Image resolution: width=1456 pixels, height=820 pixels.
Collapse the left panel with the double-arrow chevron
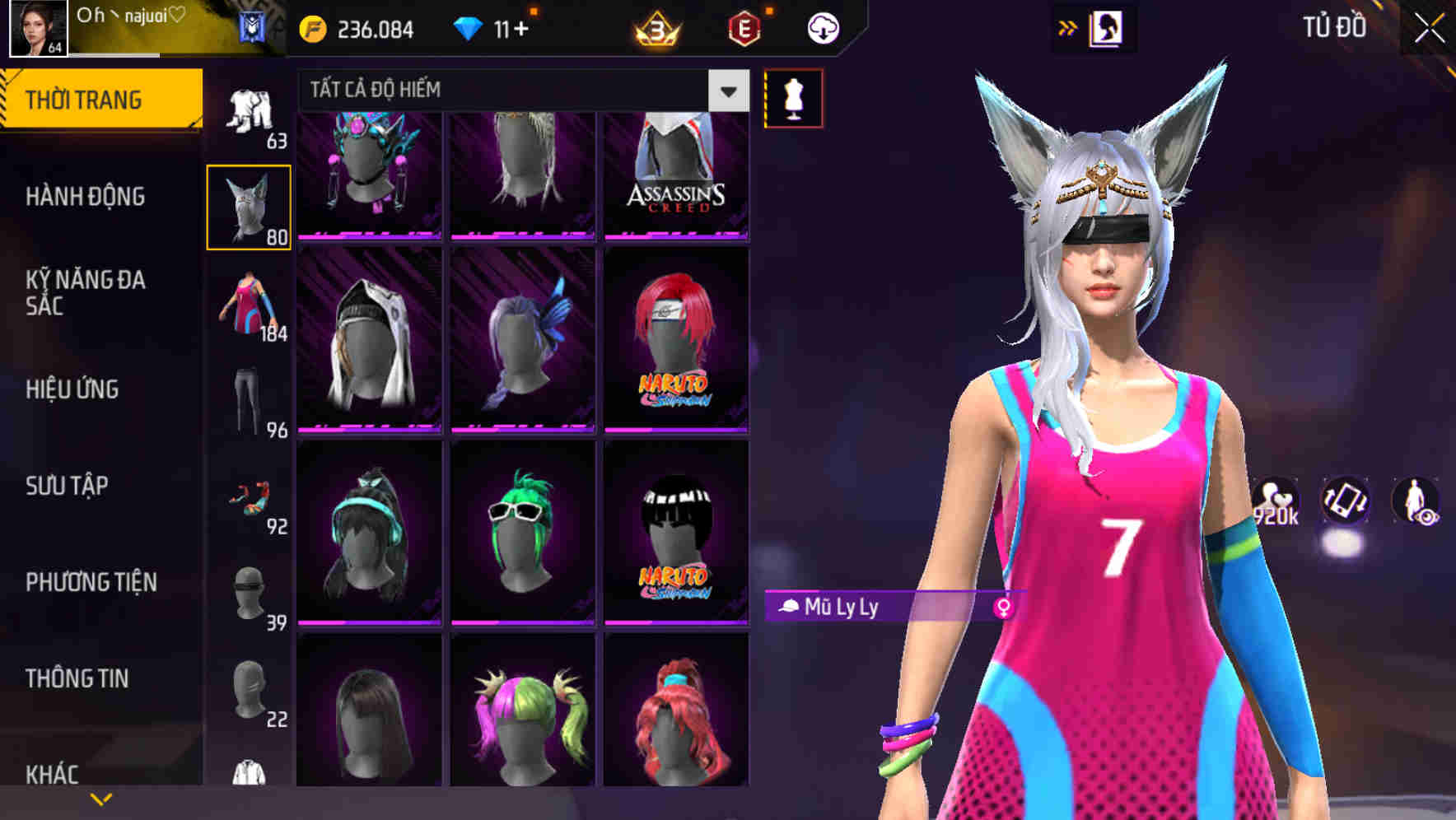(x=1068, y=26)
